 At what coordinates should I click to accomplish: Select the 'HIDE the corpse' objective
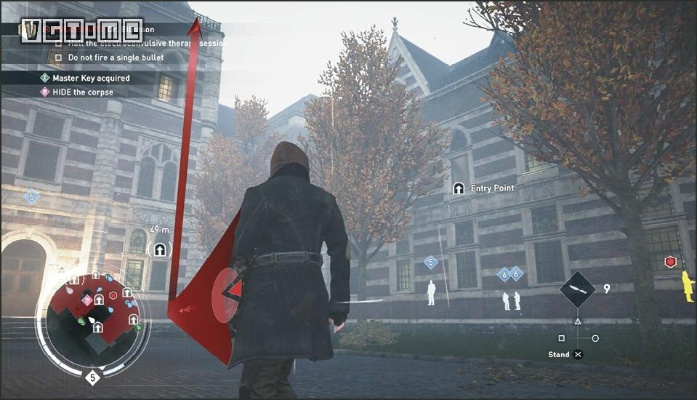[91, 92]
